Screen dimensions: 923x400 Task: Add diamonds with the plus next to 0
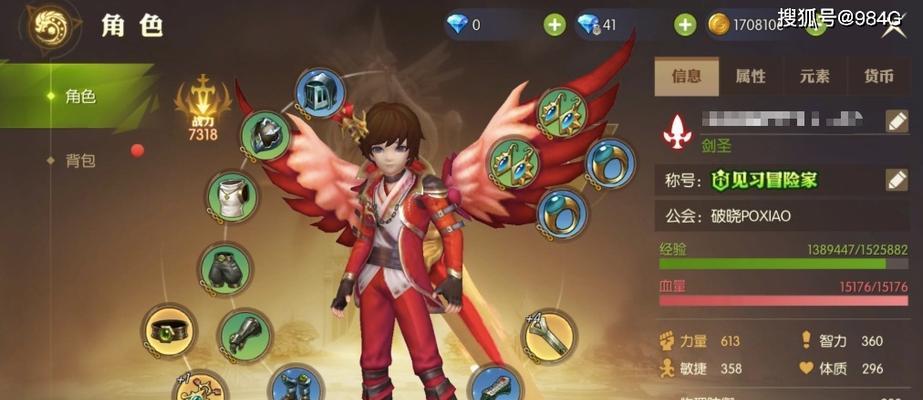554,25
